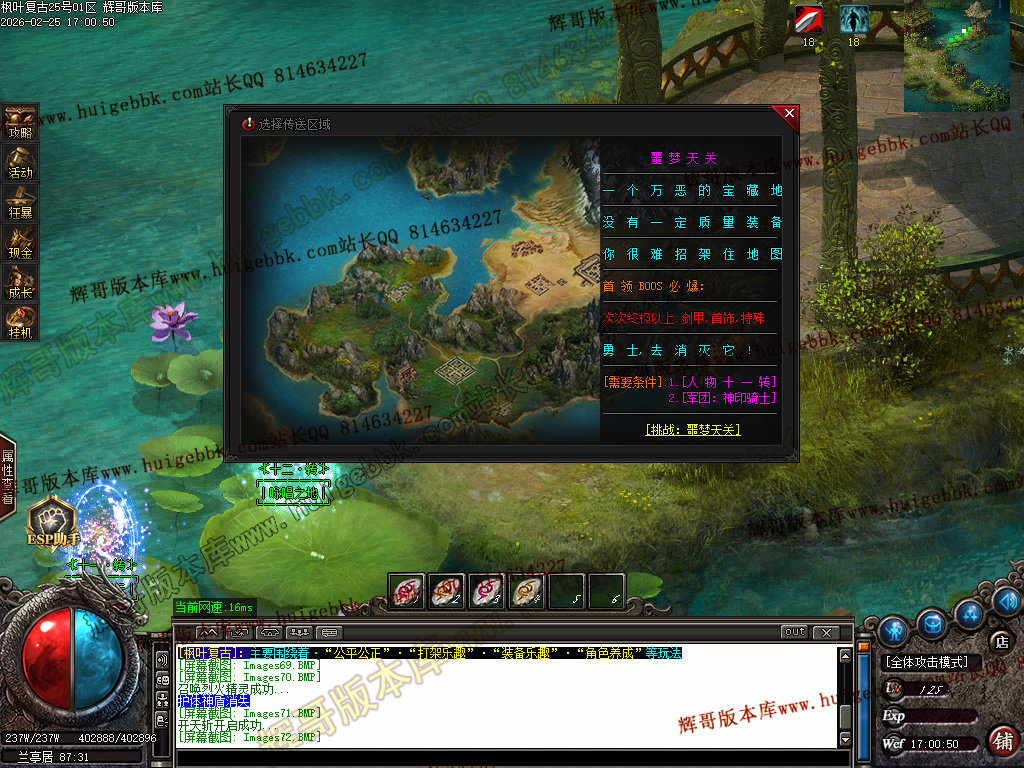Screen dimensions: 1024x768
Task: Open the 活动 events menu
Action: click(x=20, y=161)
